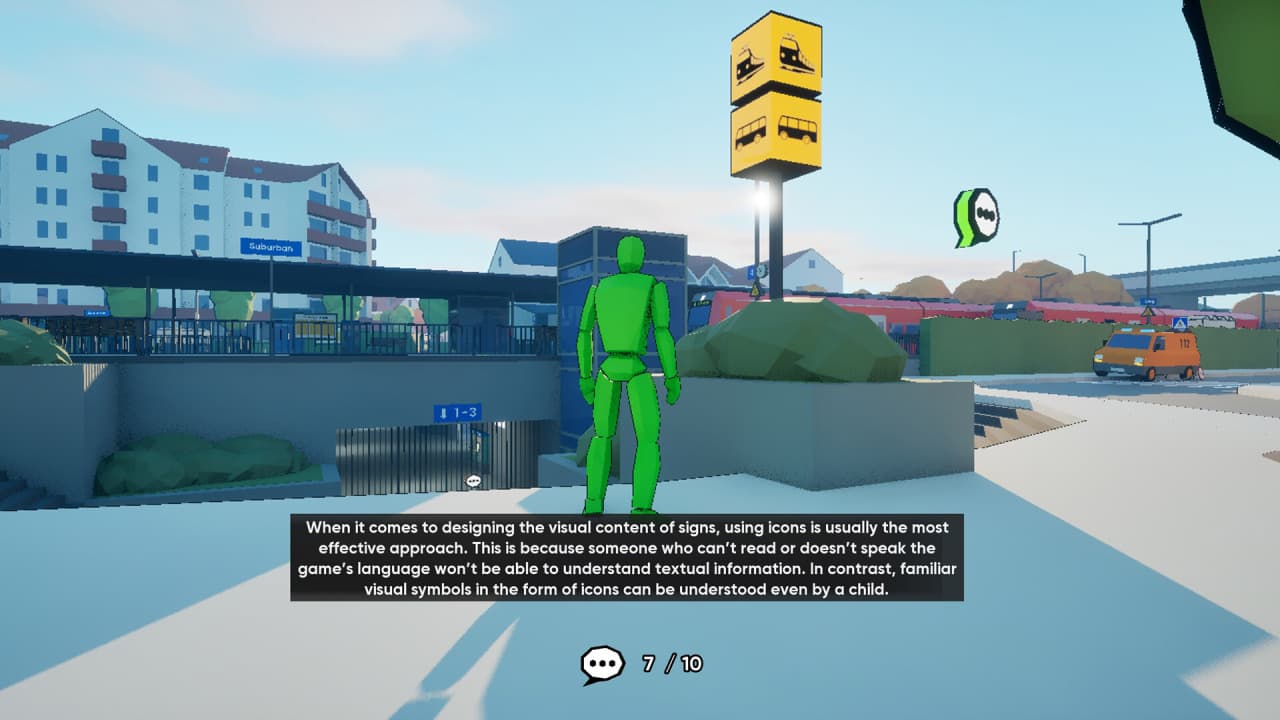The width and height of the screenshot is (1280, 720).
Task: Click the small white speech bubble marker
Action: 474,481
